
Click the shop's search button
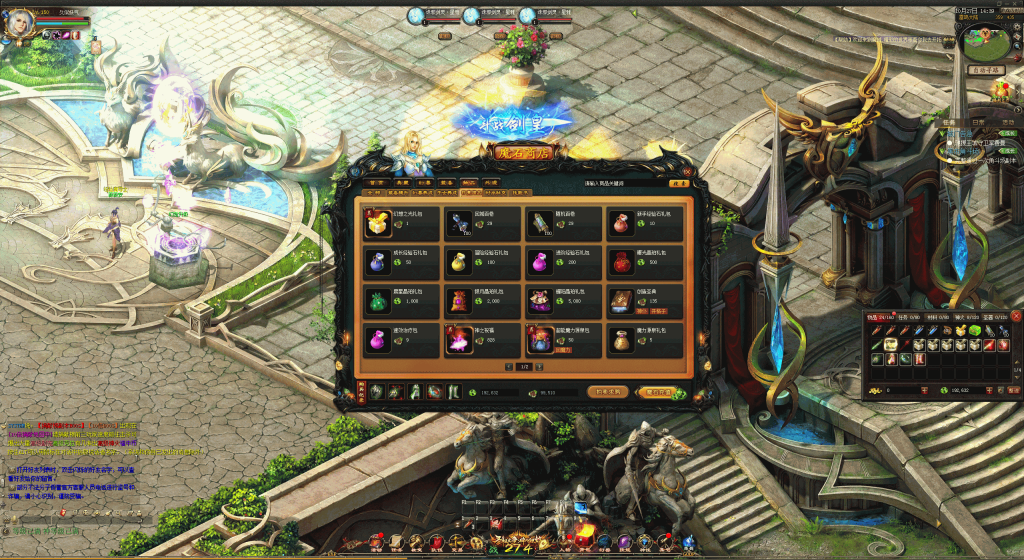(679, 183)
